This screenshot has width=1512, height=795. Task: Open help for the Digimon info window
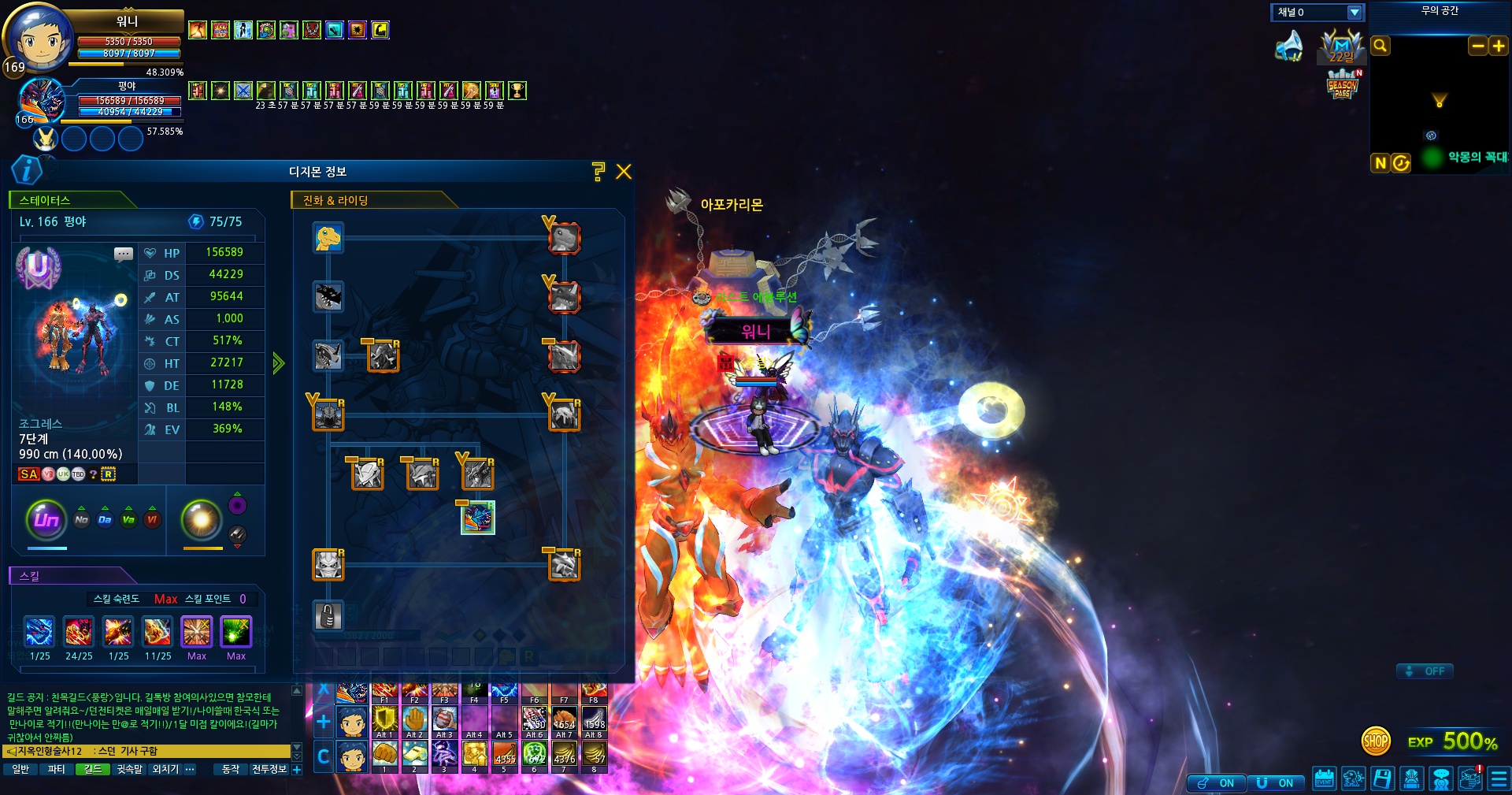[x=598, y=172]
